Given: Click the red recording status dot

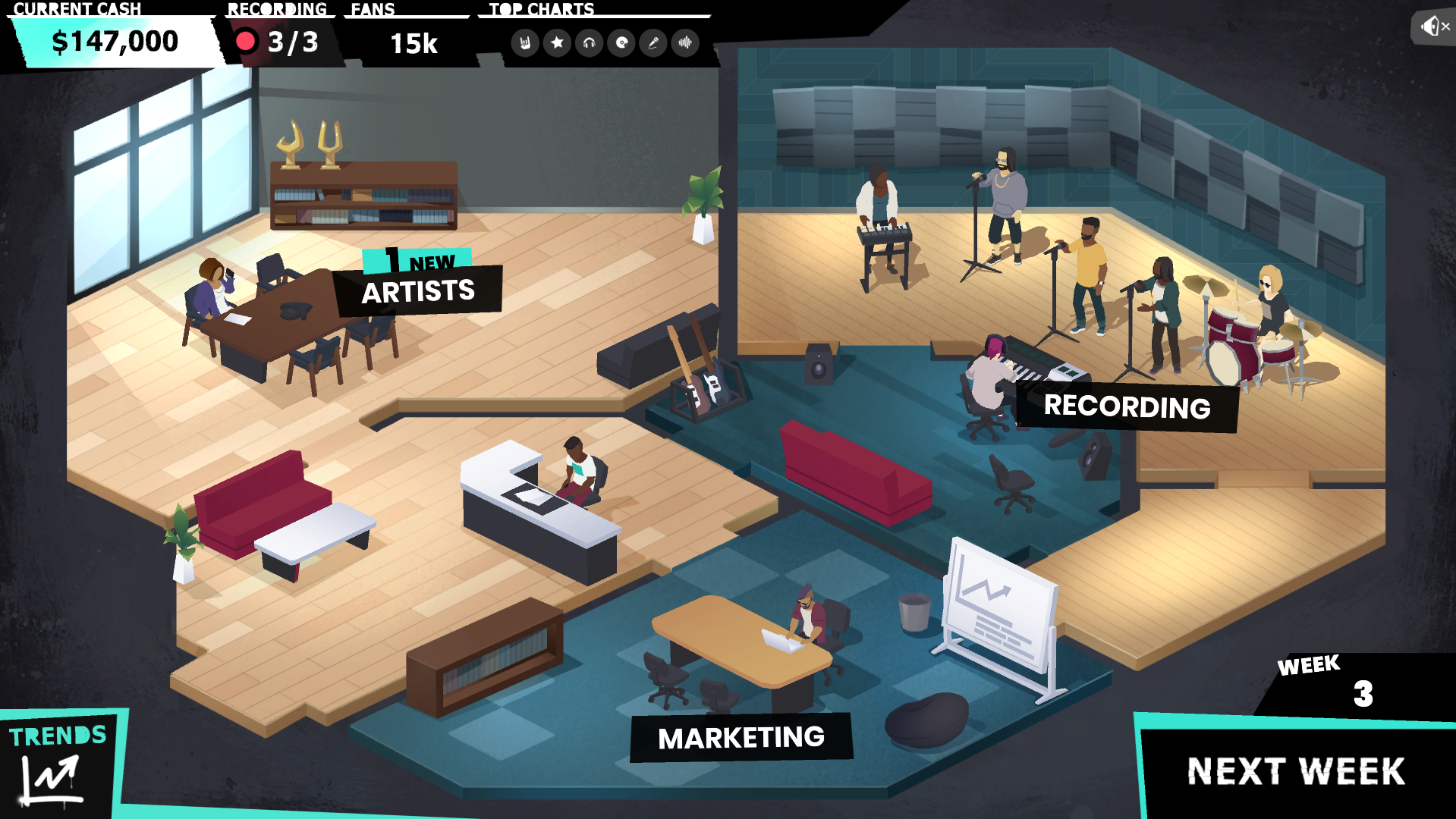Looking at the screenshot, I should (246, 42).
